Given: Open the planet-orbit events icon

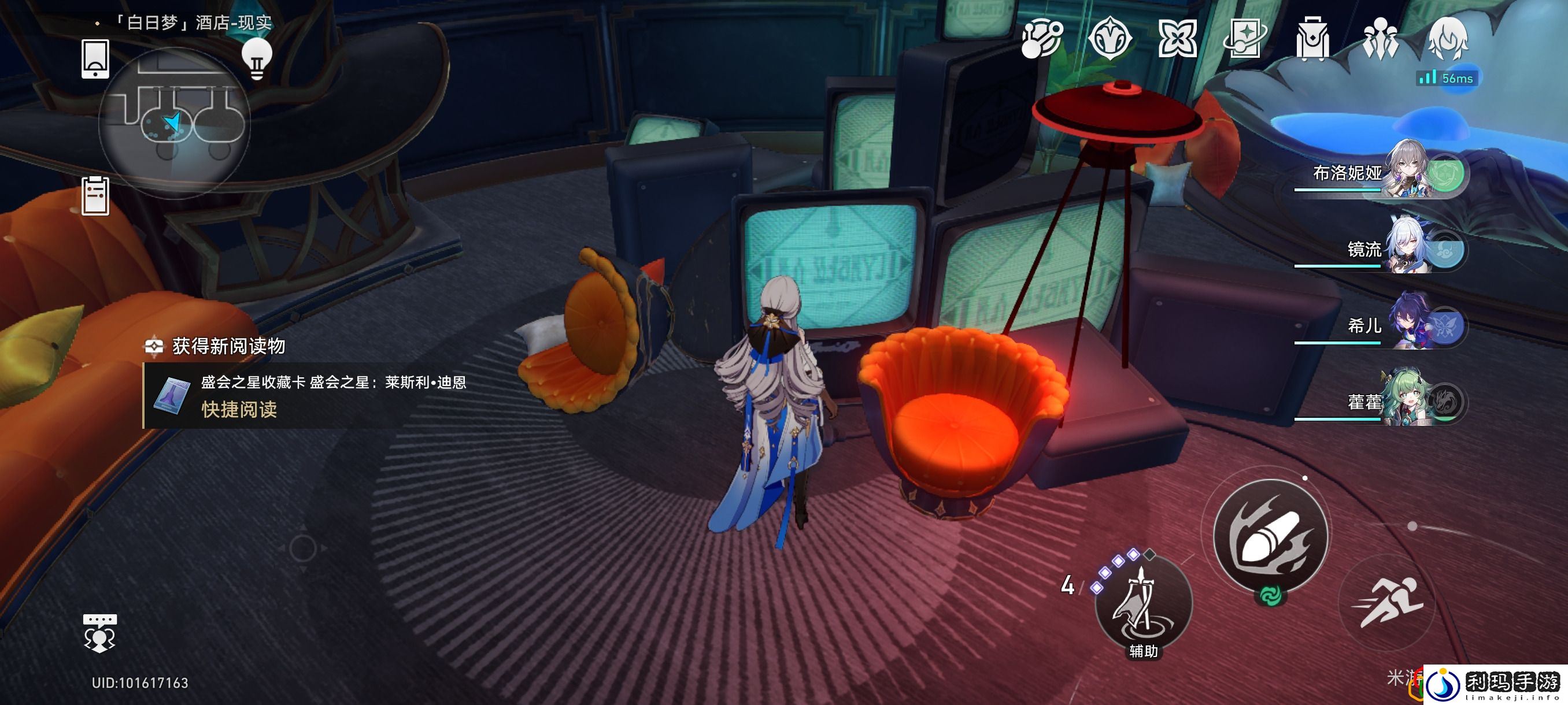Looking at the screenshot, I should 1041,39.
